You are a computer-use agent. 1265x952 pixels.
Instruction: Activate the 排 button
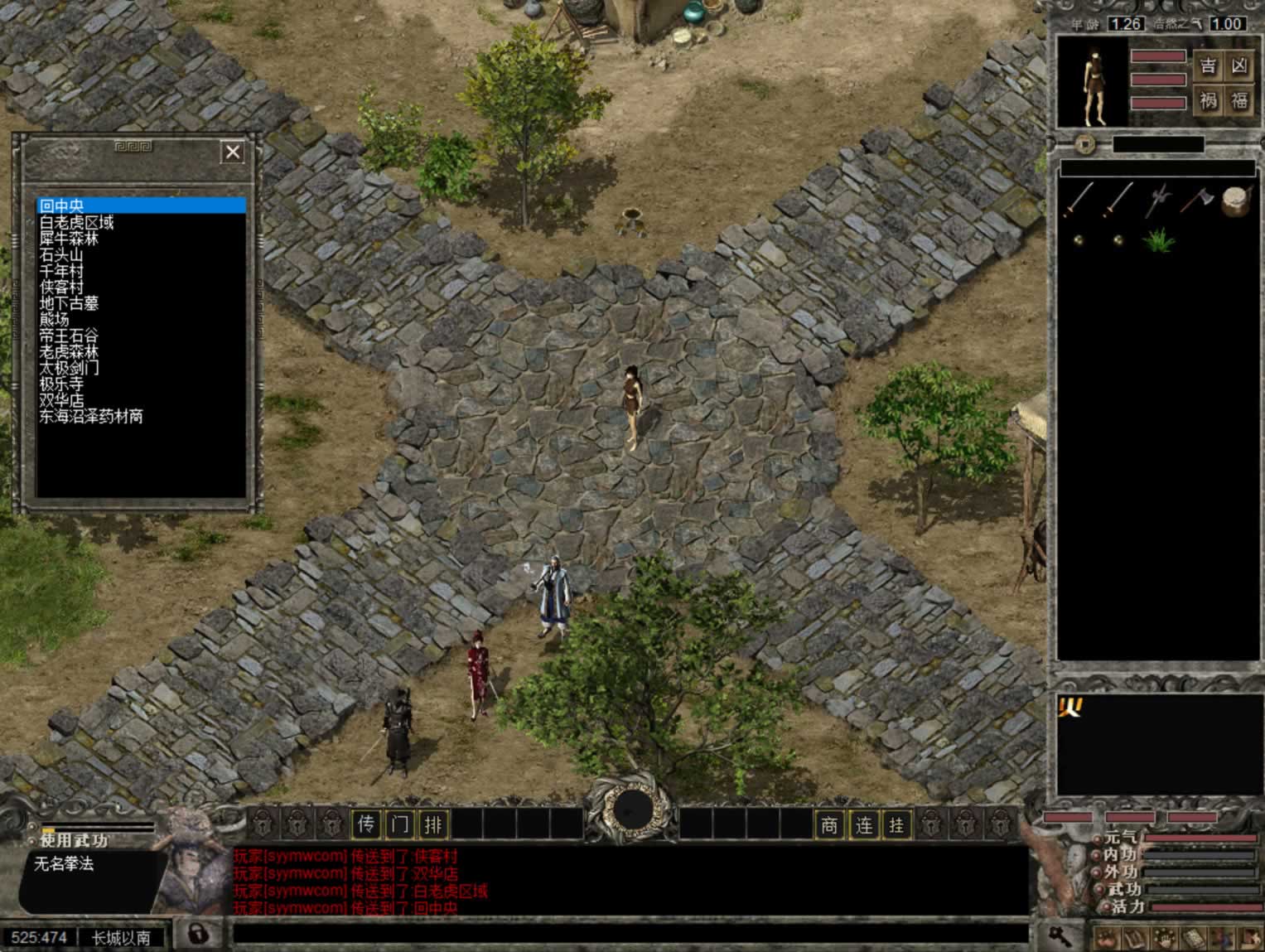[433, 824]
